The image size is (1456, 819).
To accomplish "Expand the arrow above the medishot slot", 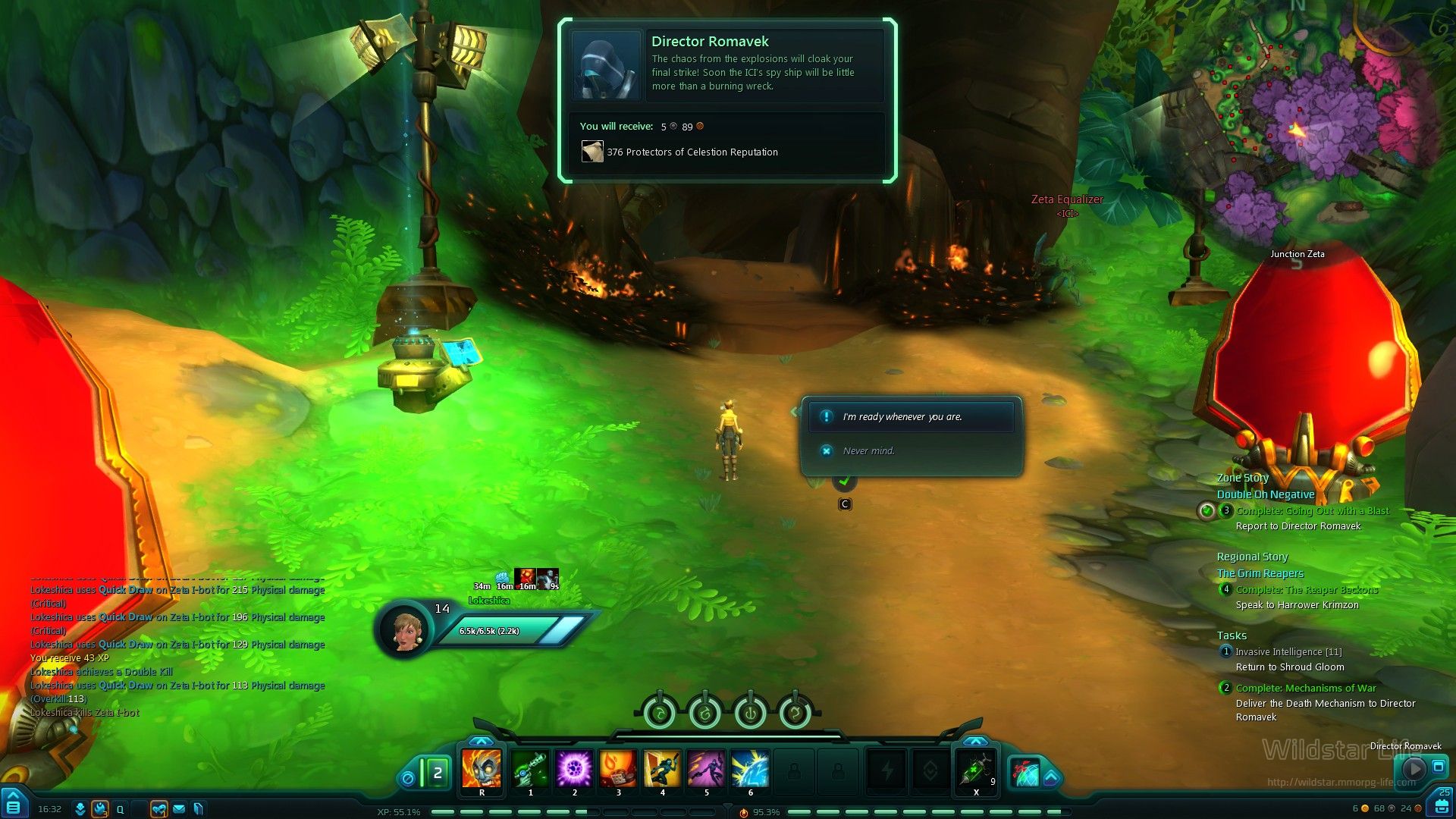I will [x=975, y=741].
